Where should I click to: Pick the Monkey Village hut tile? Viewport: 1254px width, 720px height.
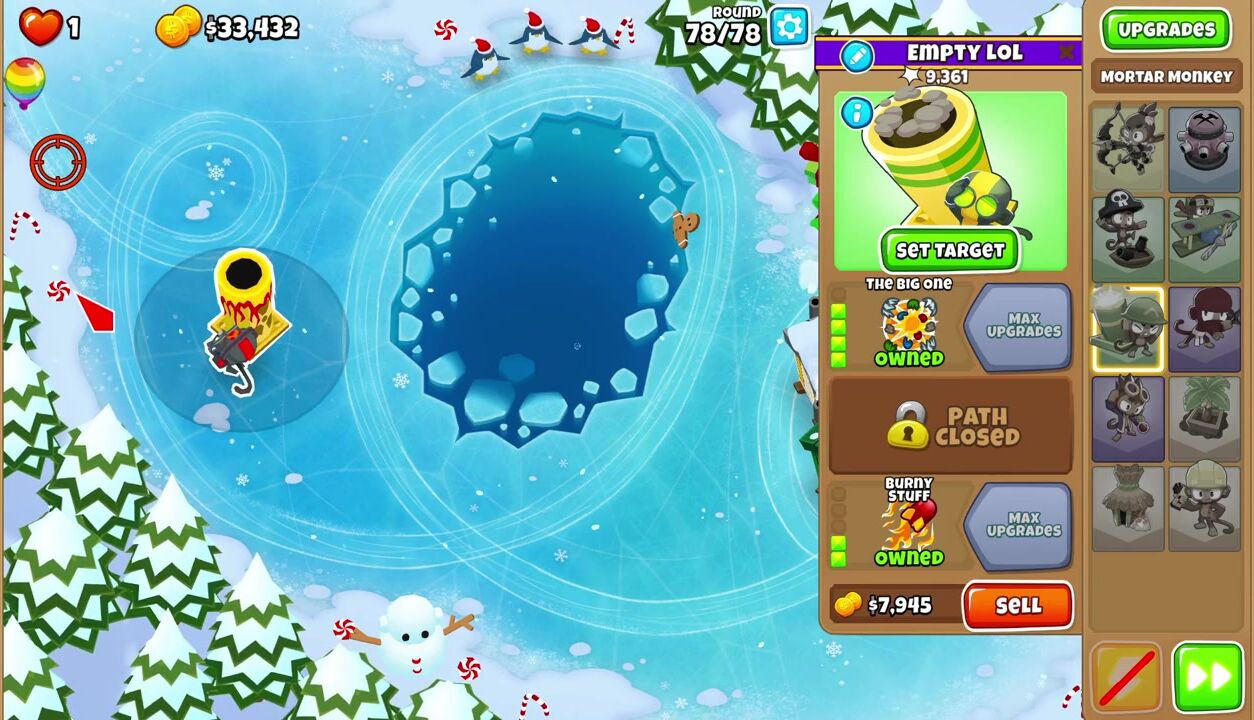point(1127,508)
